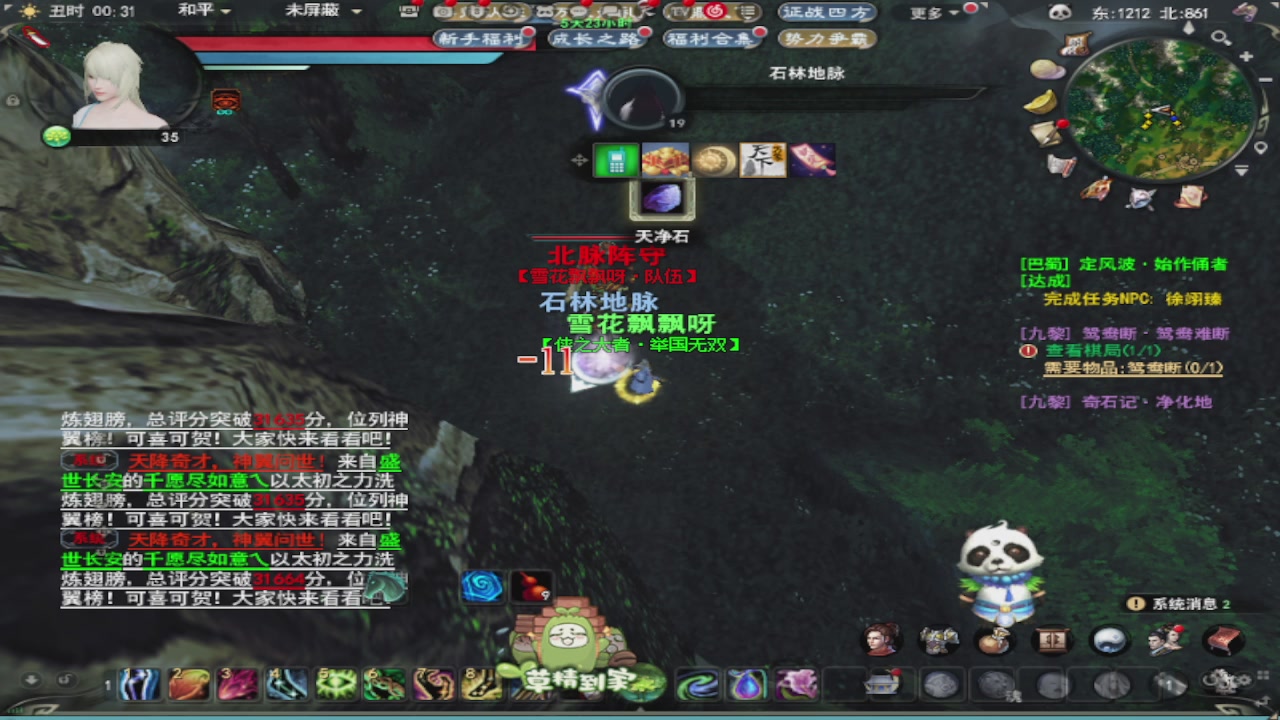Select the 天净石 item icon
The height and width of the screenshot is (720, 1280).
click(663, 199)
